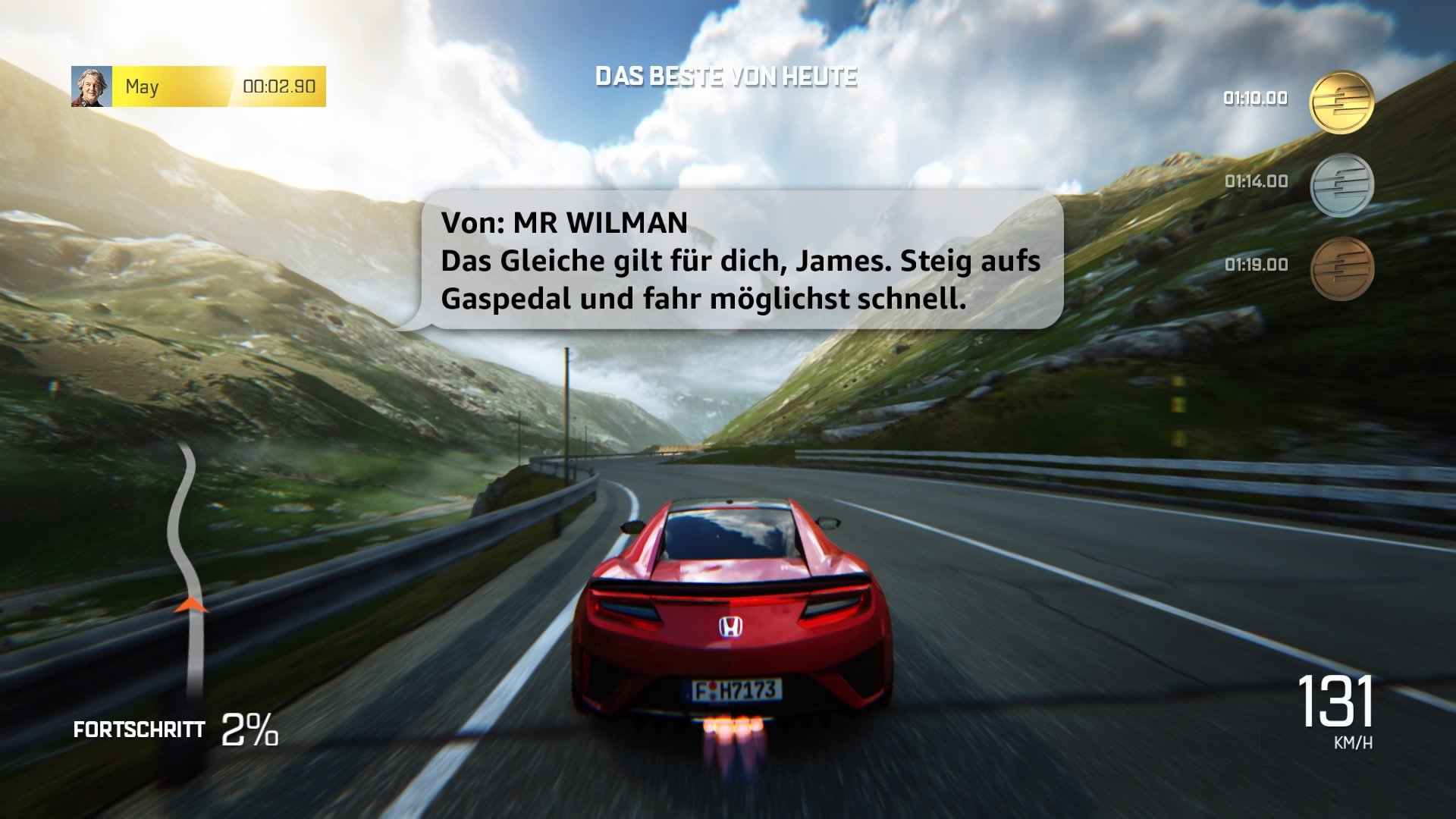Open the DAS BESTE VON HEUTE header

coord(726,75)
